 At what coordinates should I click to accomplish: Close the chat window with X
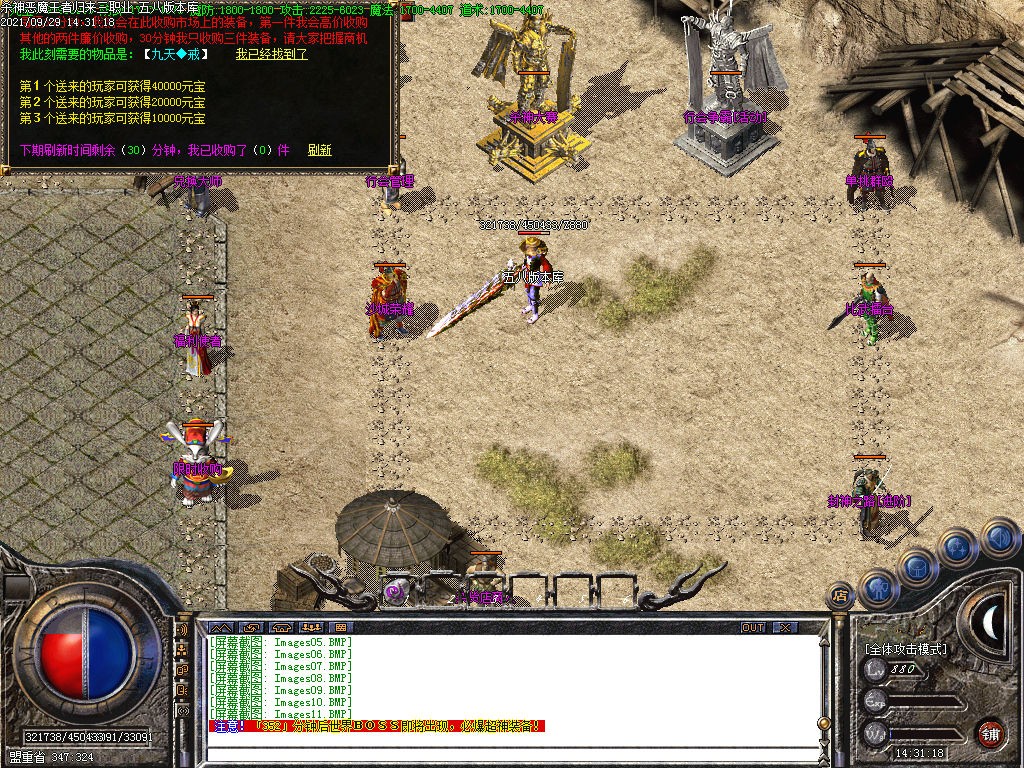tap(785, 627)
